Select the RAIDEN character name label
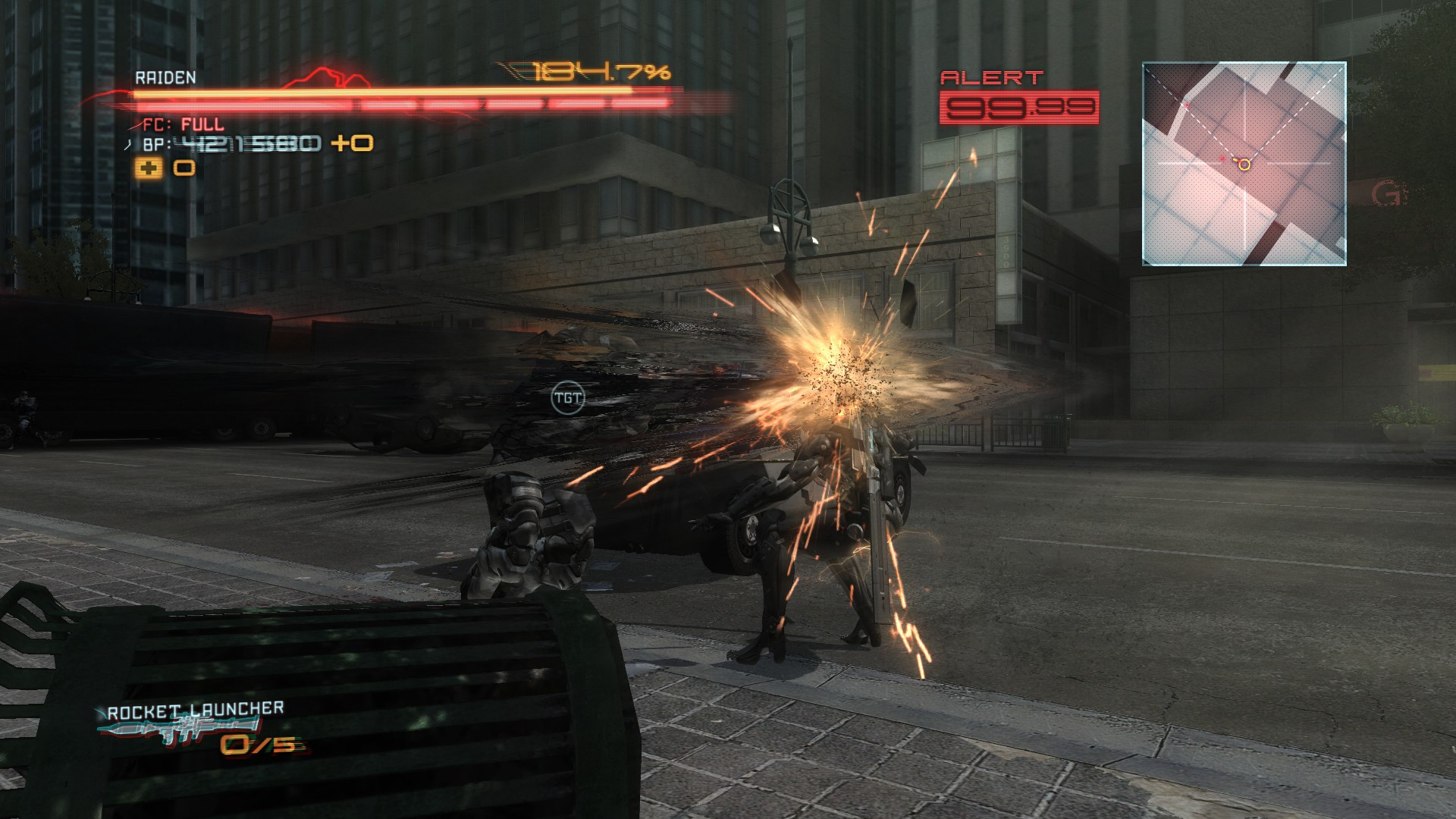 pyautogui.click(x=165, y=77)
